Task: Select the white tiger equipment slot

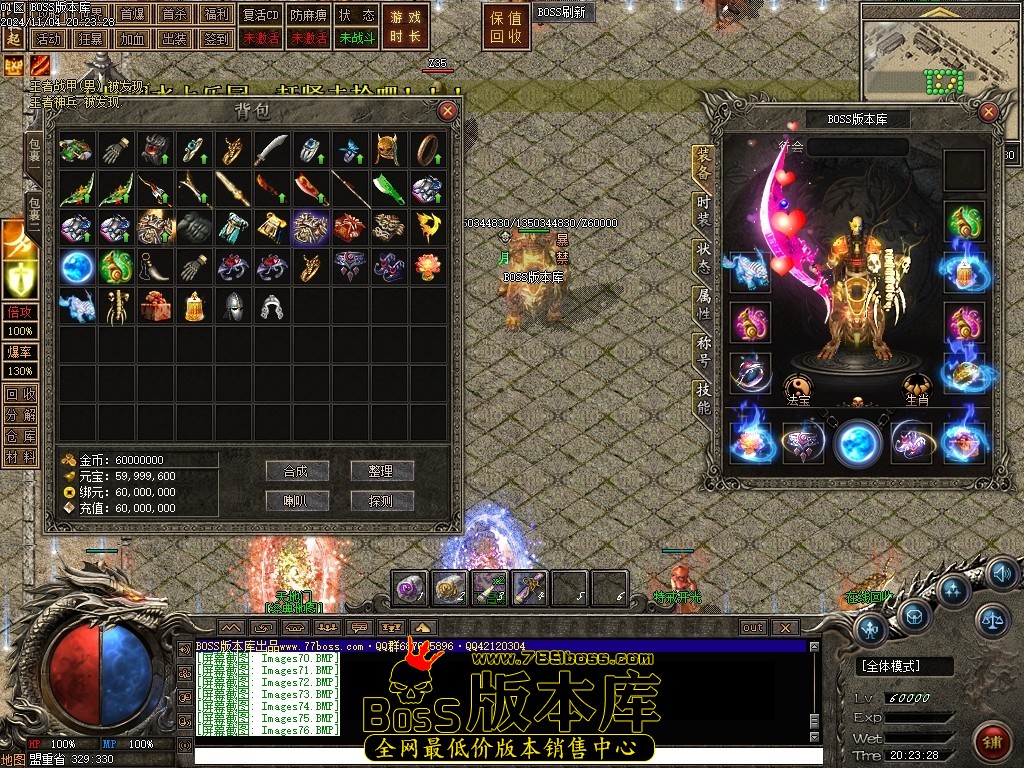Action: (749, 271)
